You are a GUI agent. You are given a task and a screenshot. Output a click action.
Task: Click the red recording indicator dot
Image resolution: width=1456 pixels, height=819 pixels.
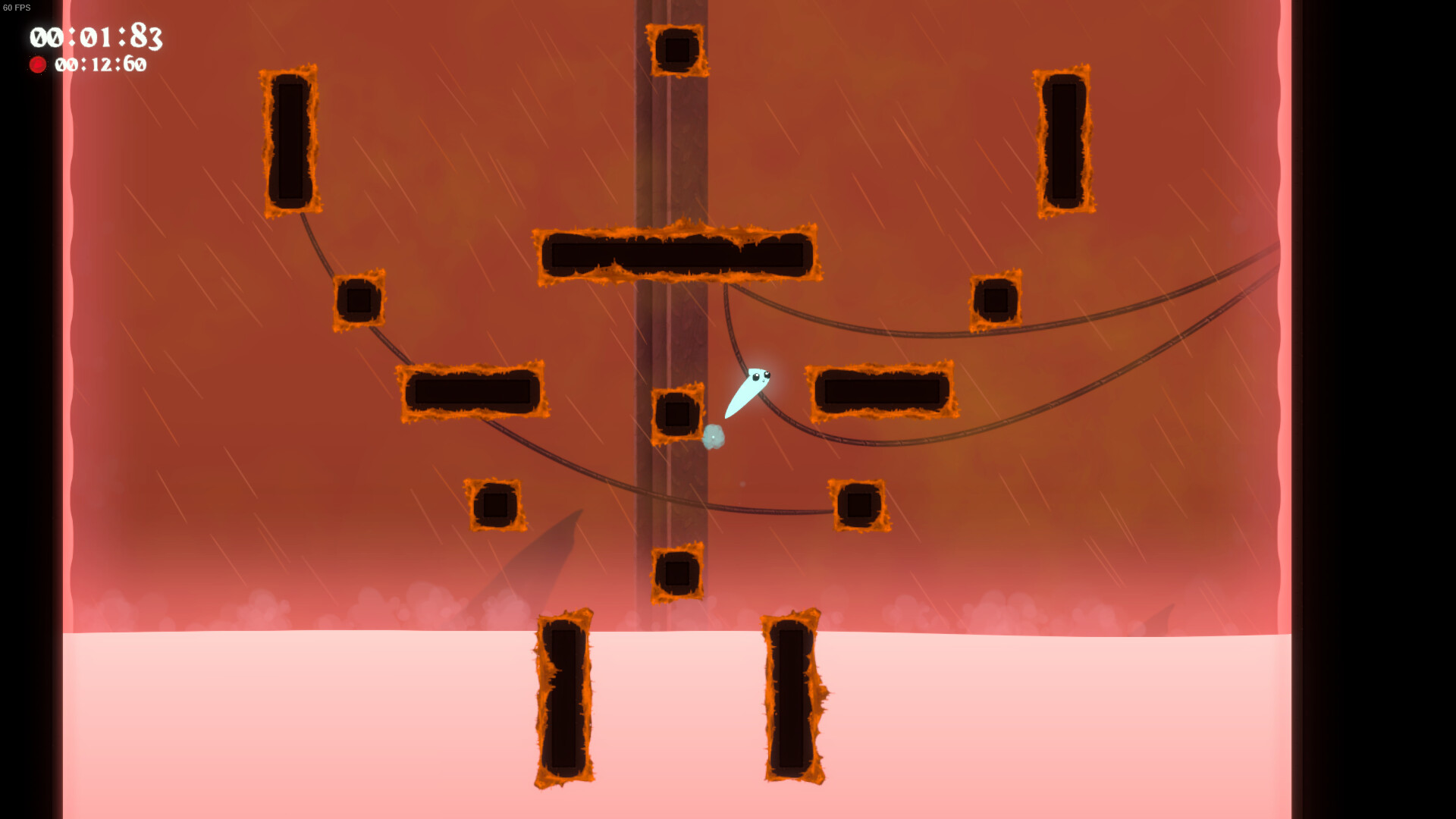point(39,64)
